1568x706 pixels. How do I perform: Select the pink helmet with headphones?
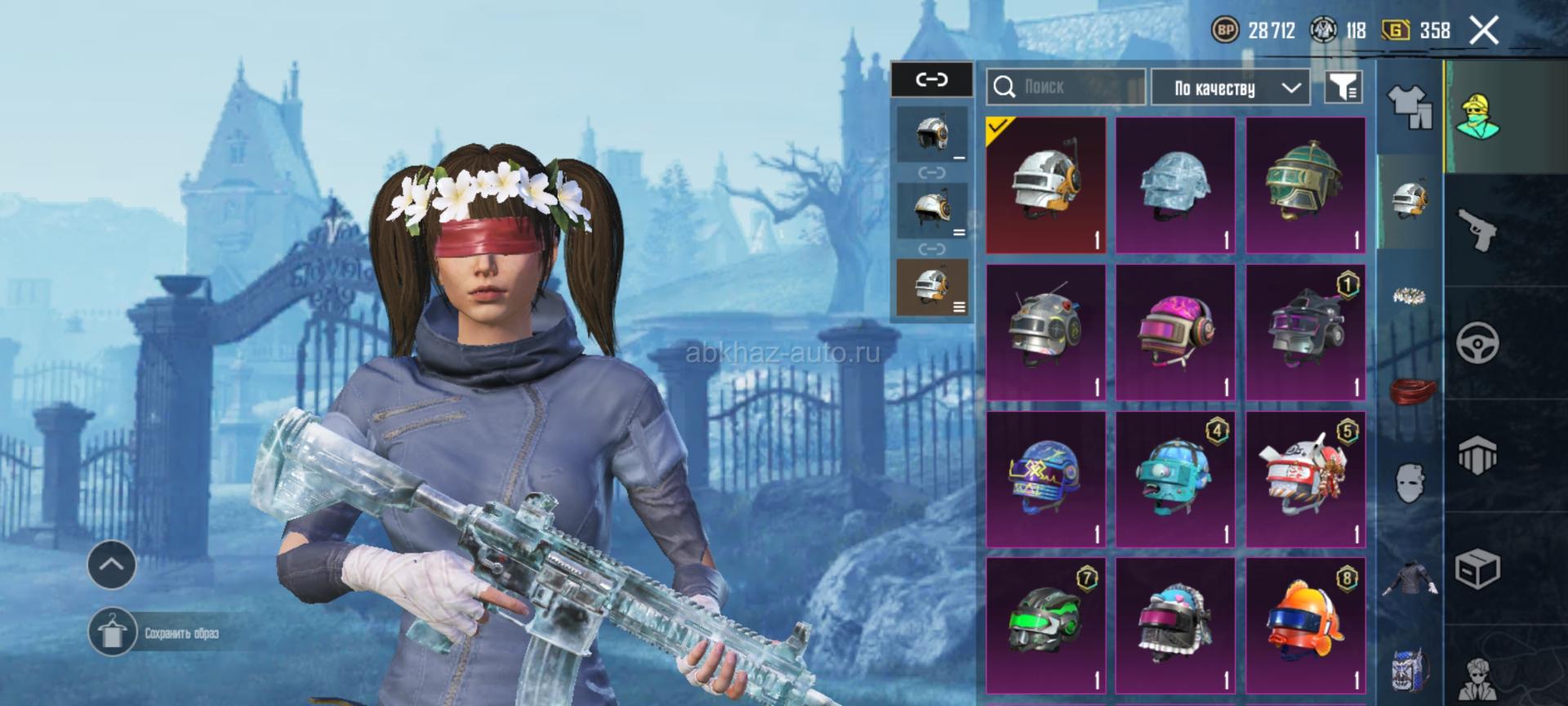1175,333
